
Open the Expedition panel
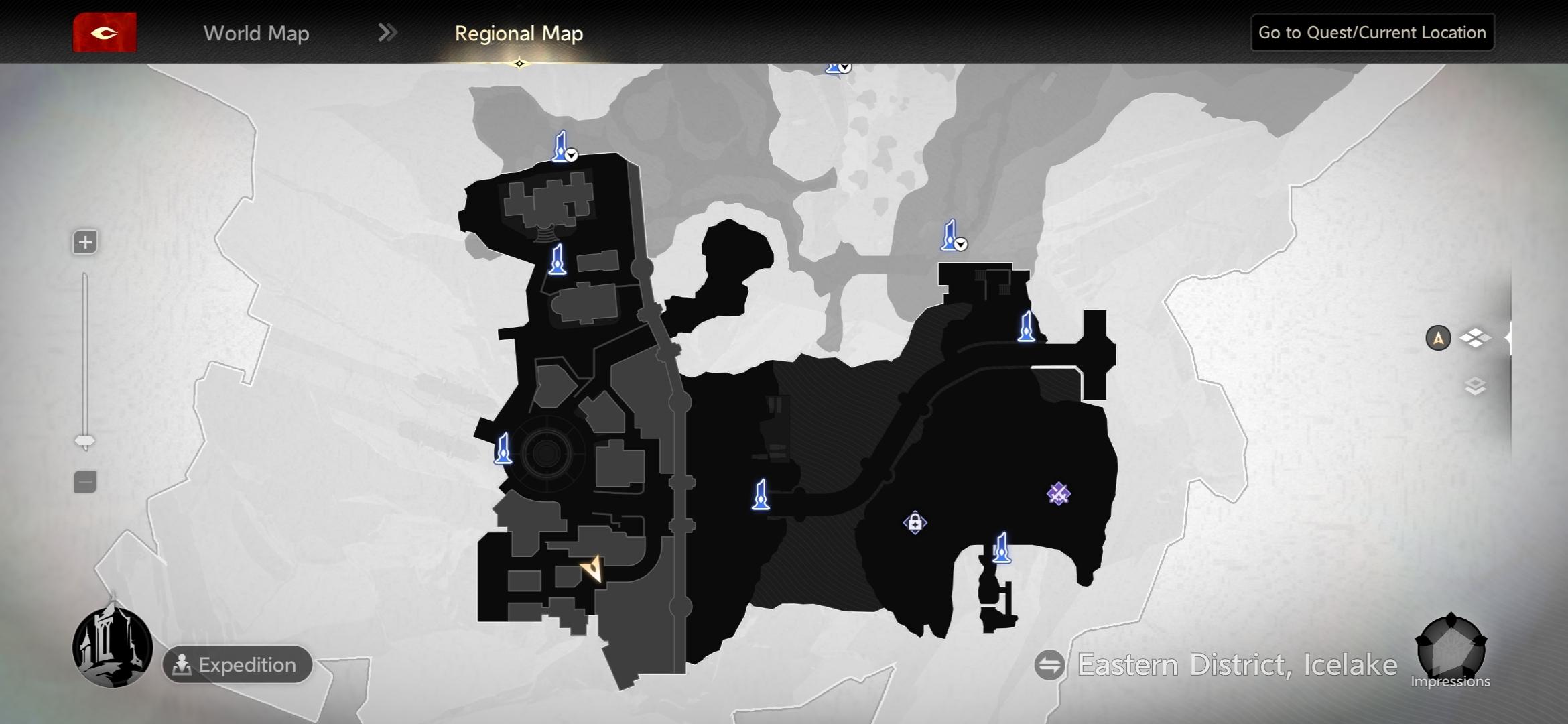pos(237,664)
